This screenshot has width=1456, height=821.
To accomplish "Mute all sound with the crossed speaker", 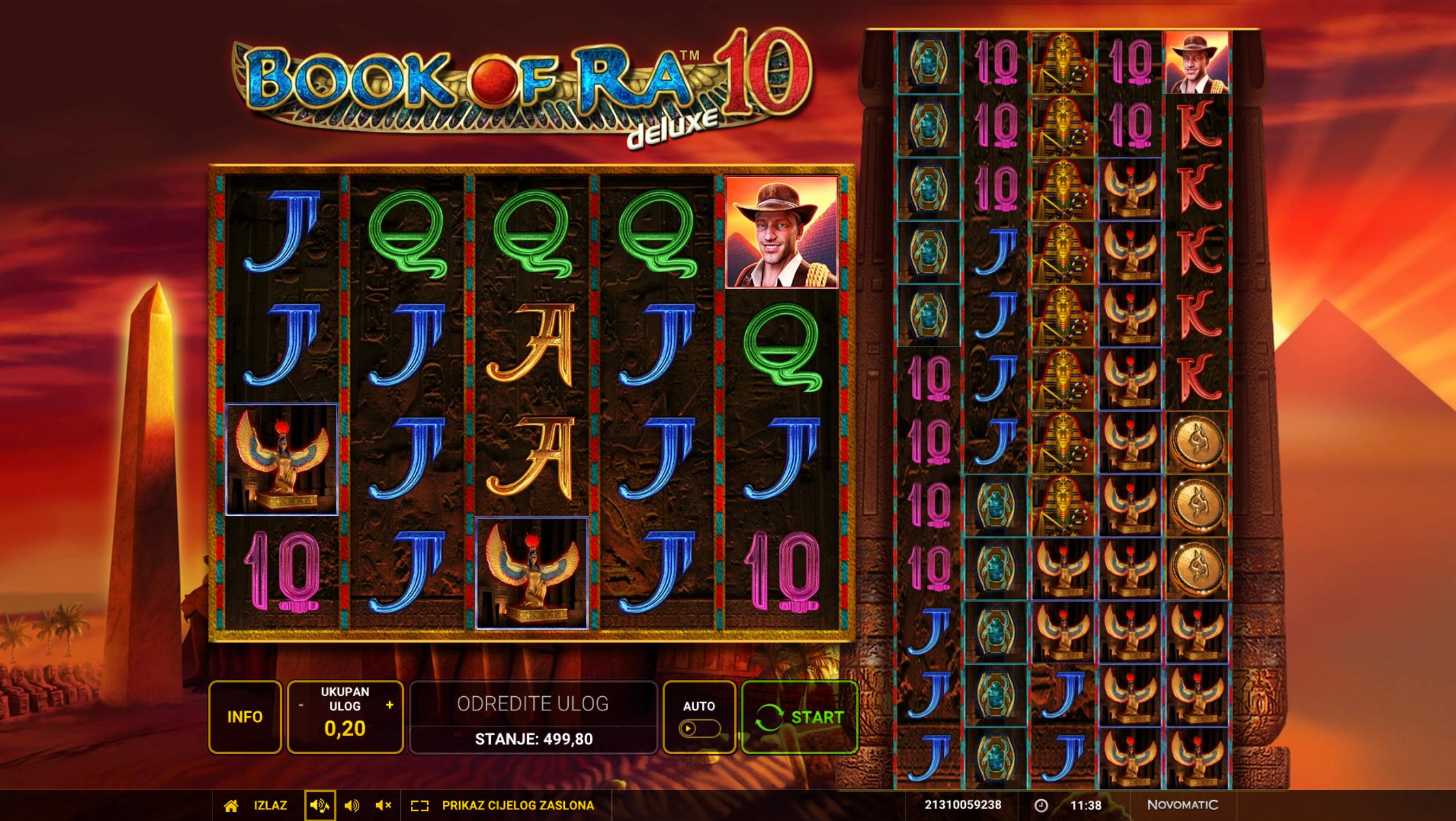I will tap(383, 805).
